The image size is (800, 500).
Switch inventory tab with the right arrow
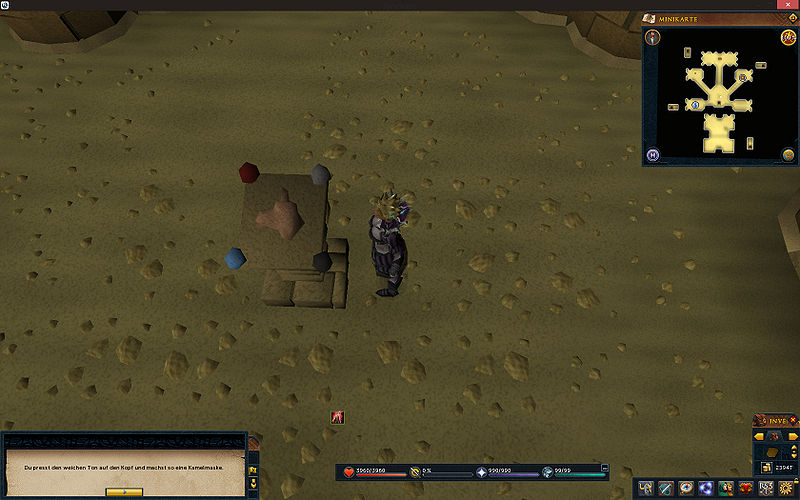(x=794, y=436)
